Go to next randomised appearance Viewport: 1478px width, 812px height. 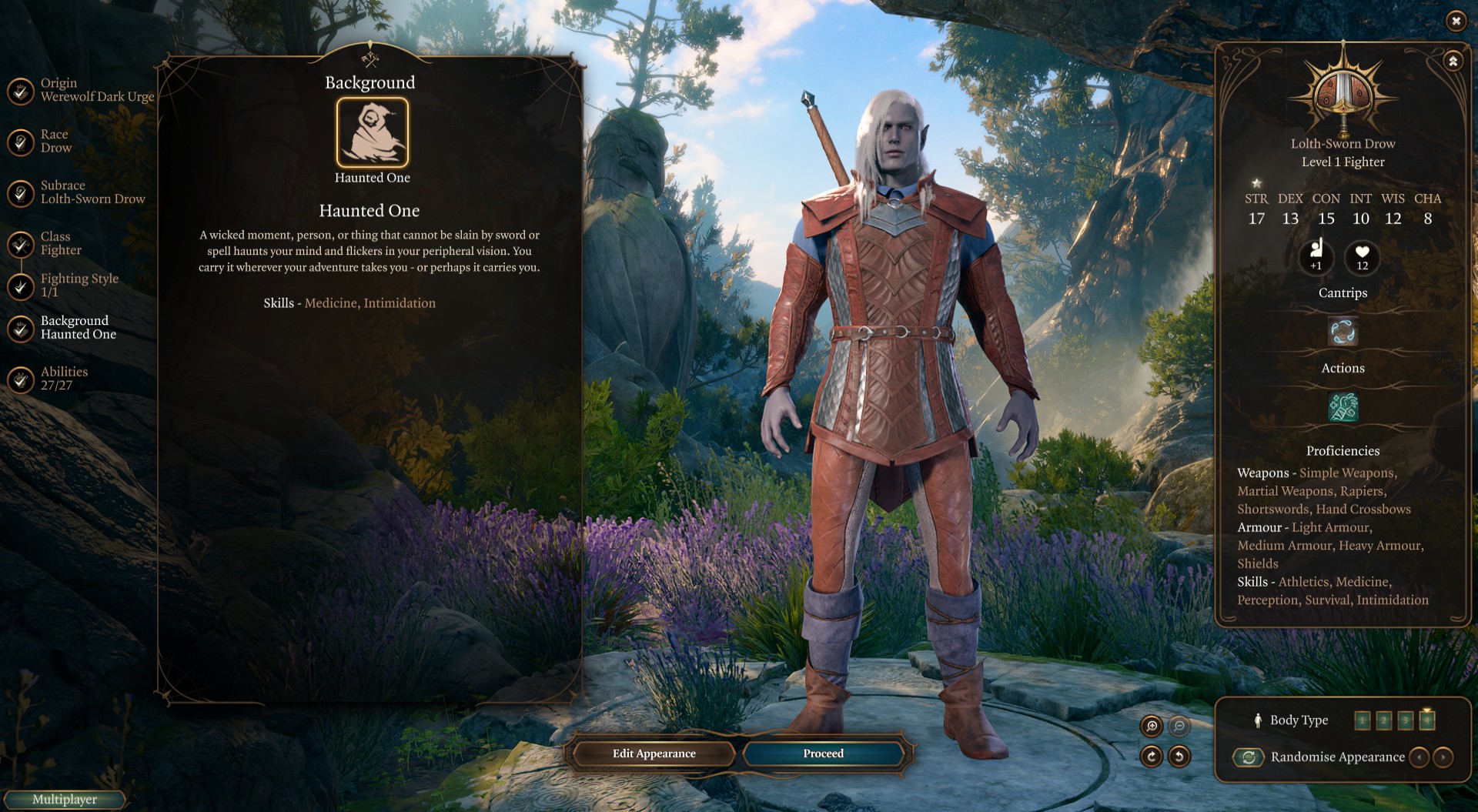[x=1443, y=757]
